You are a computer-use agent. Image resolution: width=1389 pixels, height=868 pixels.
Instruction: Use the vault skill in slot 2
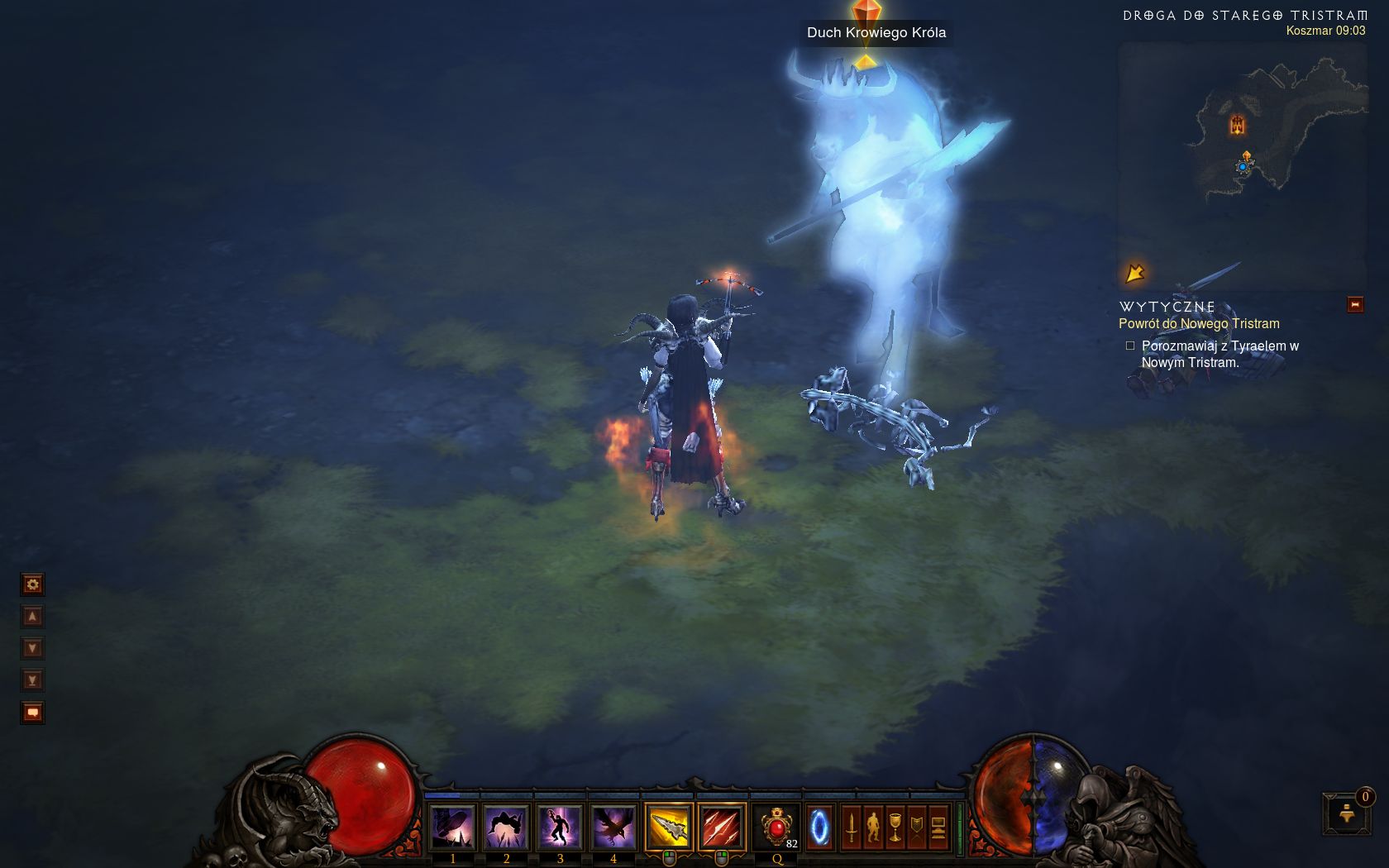pos(506,827)
